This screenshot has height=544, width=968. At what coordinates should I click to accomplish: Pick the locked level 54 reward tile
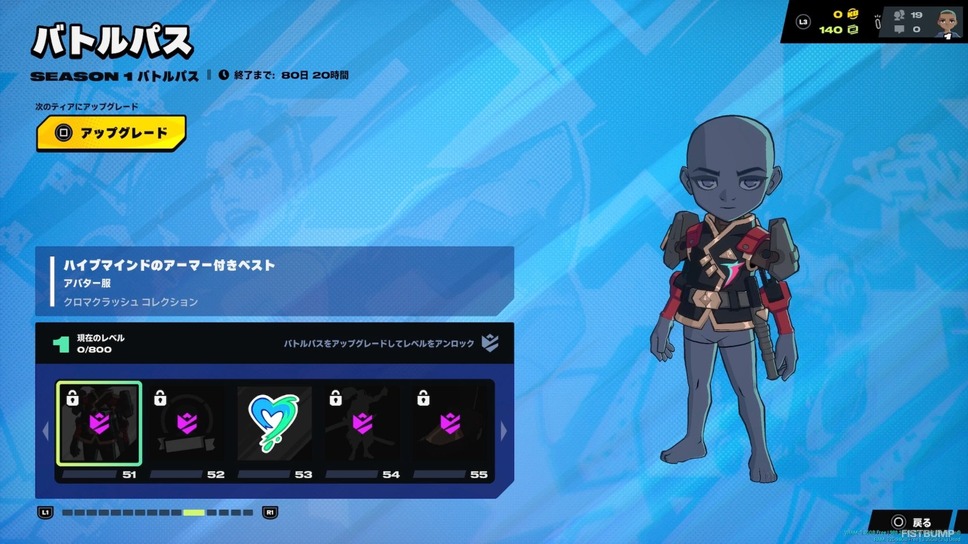click(362, 423)
